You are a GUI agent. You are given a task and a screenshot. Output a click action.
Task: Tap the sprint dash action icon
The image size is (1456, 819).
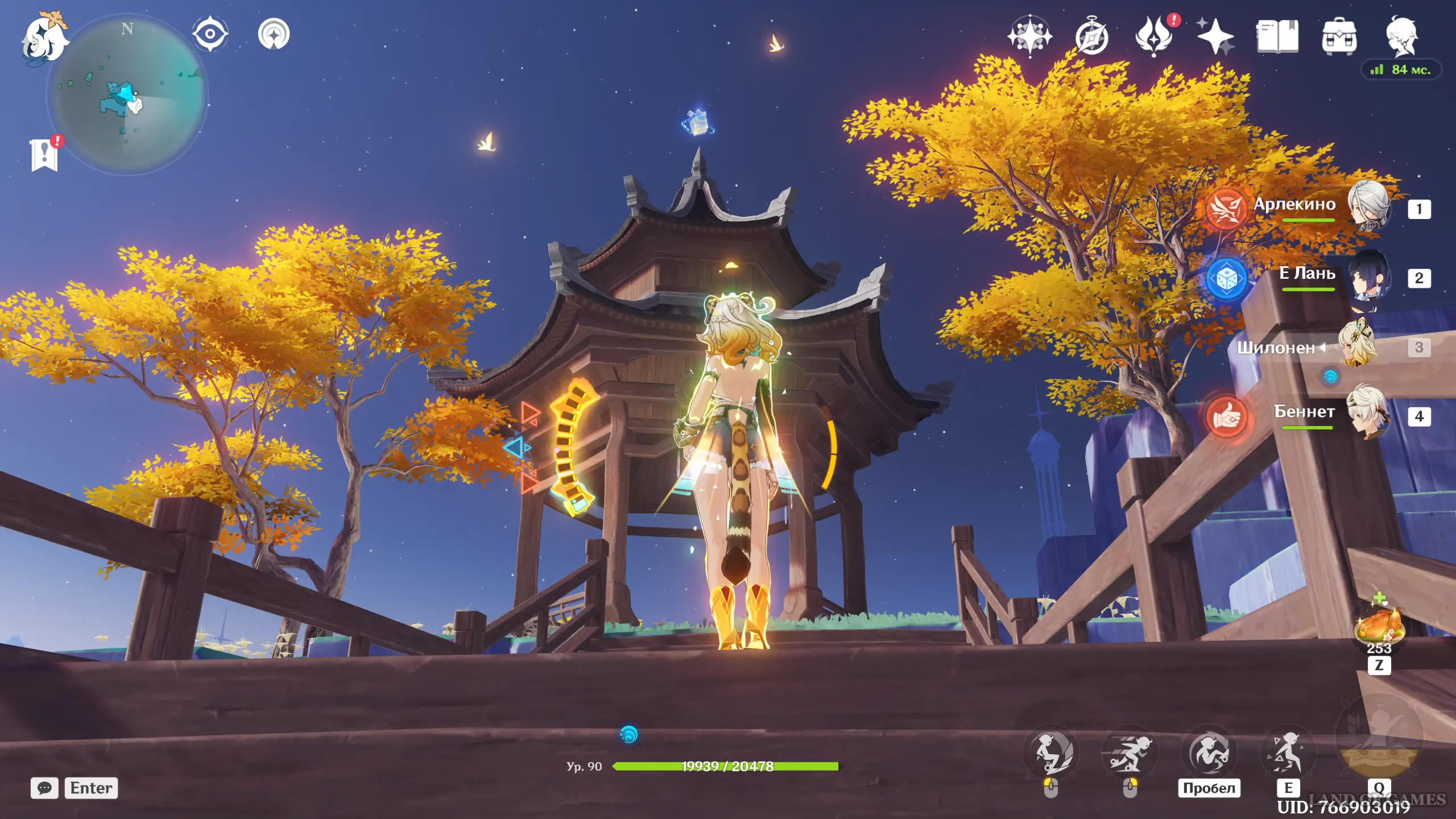(x=1130, y=752)
